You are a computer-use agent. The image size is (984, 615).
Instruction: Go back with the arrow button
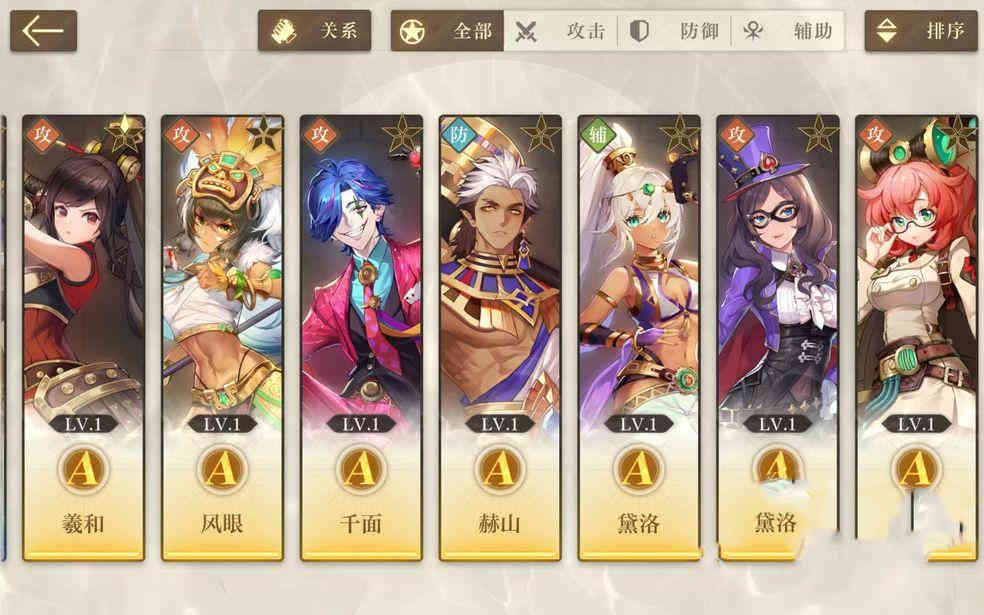tap(43, 31)
